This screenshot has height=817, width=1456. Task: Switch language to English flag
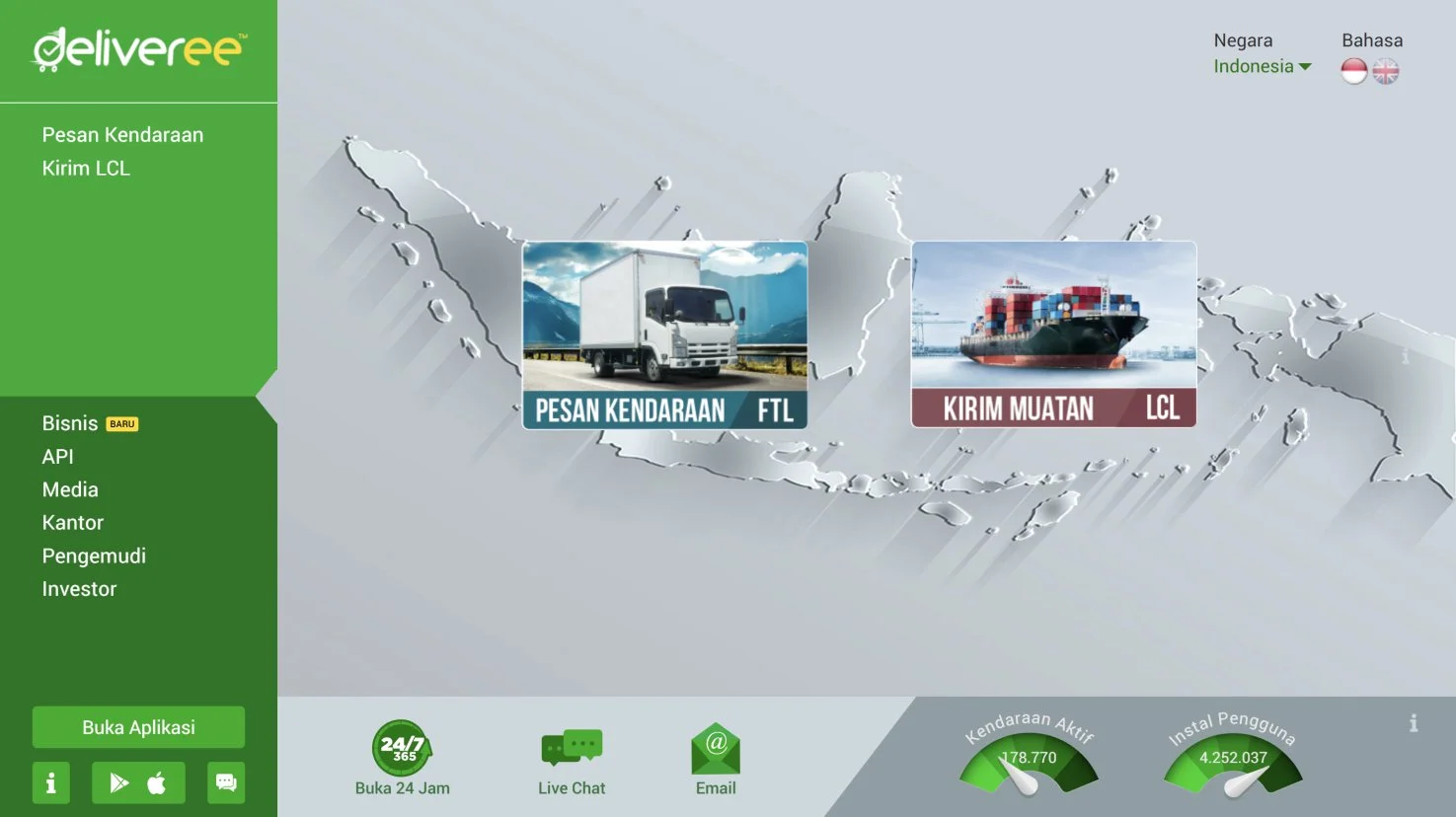click(x=1386, y=71)
